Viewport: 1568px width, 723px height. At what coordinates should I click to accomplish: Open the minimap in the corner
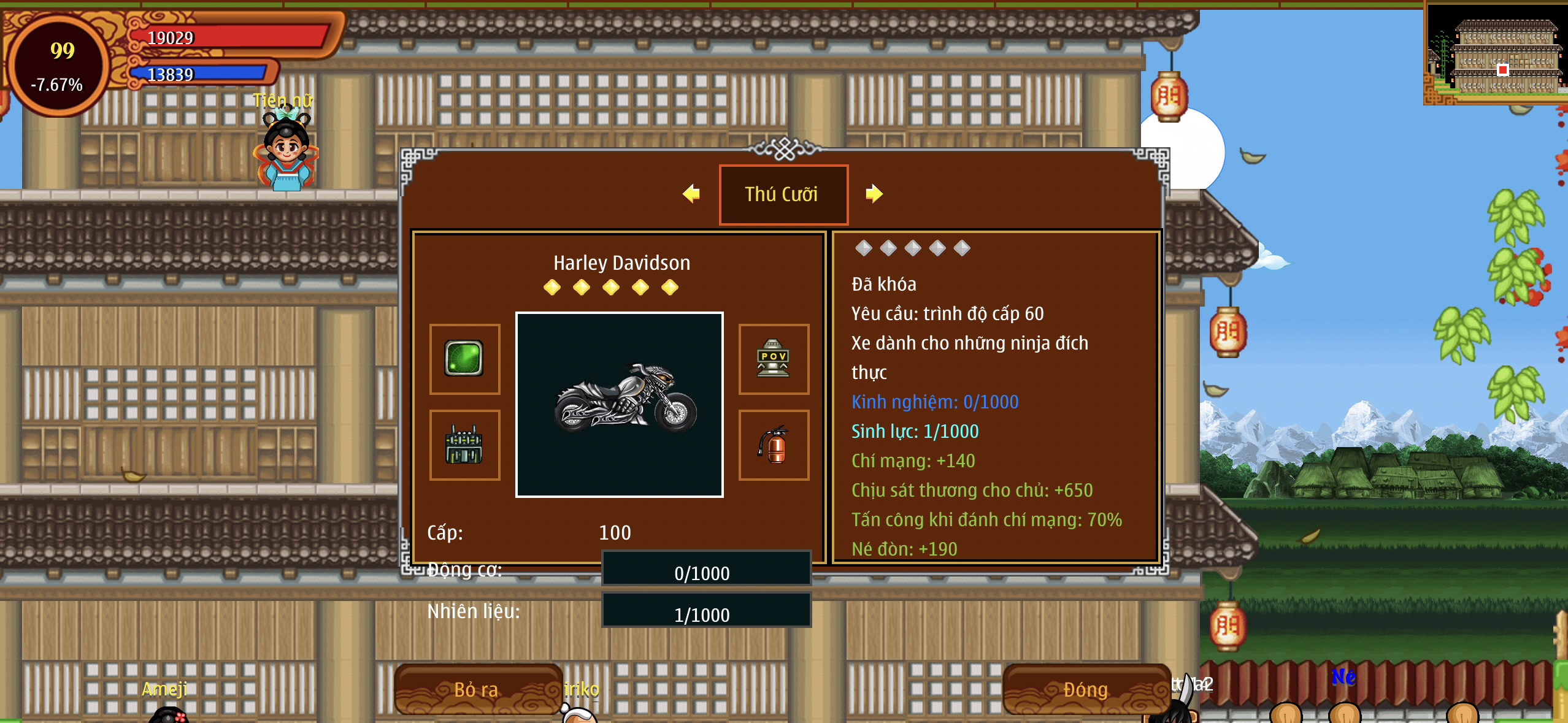pyautogui.click(x=1497, y=54)
